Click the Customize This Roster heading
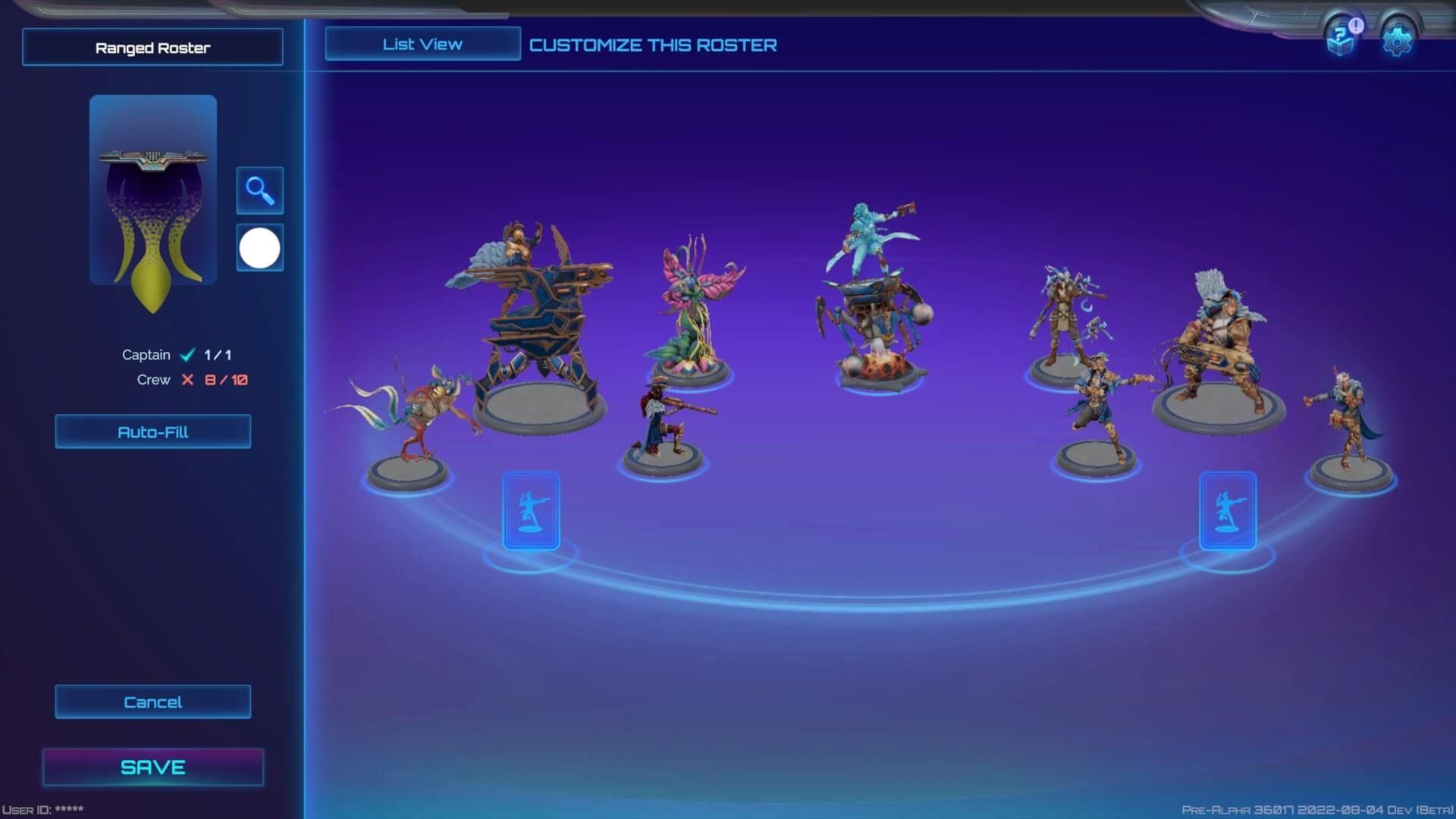Viewport: 1456px width, 819px height. point(653,45)
